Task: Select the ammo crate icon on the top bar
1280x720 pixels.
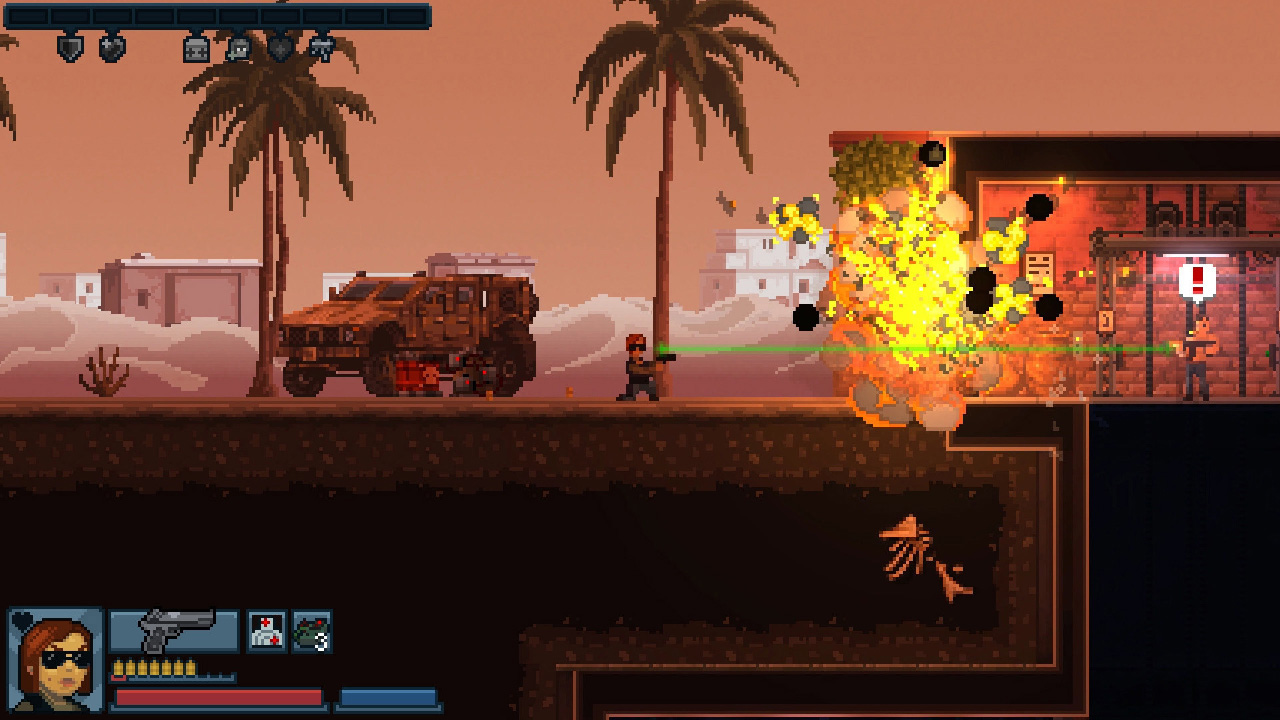Action: [x=194, y=49]
